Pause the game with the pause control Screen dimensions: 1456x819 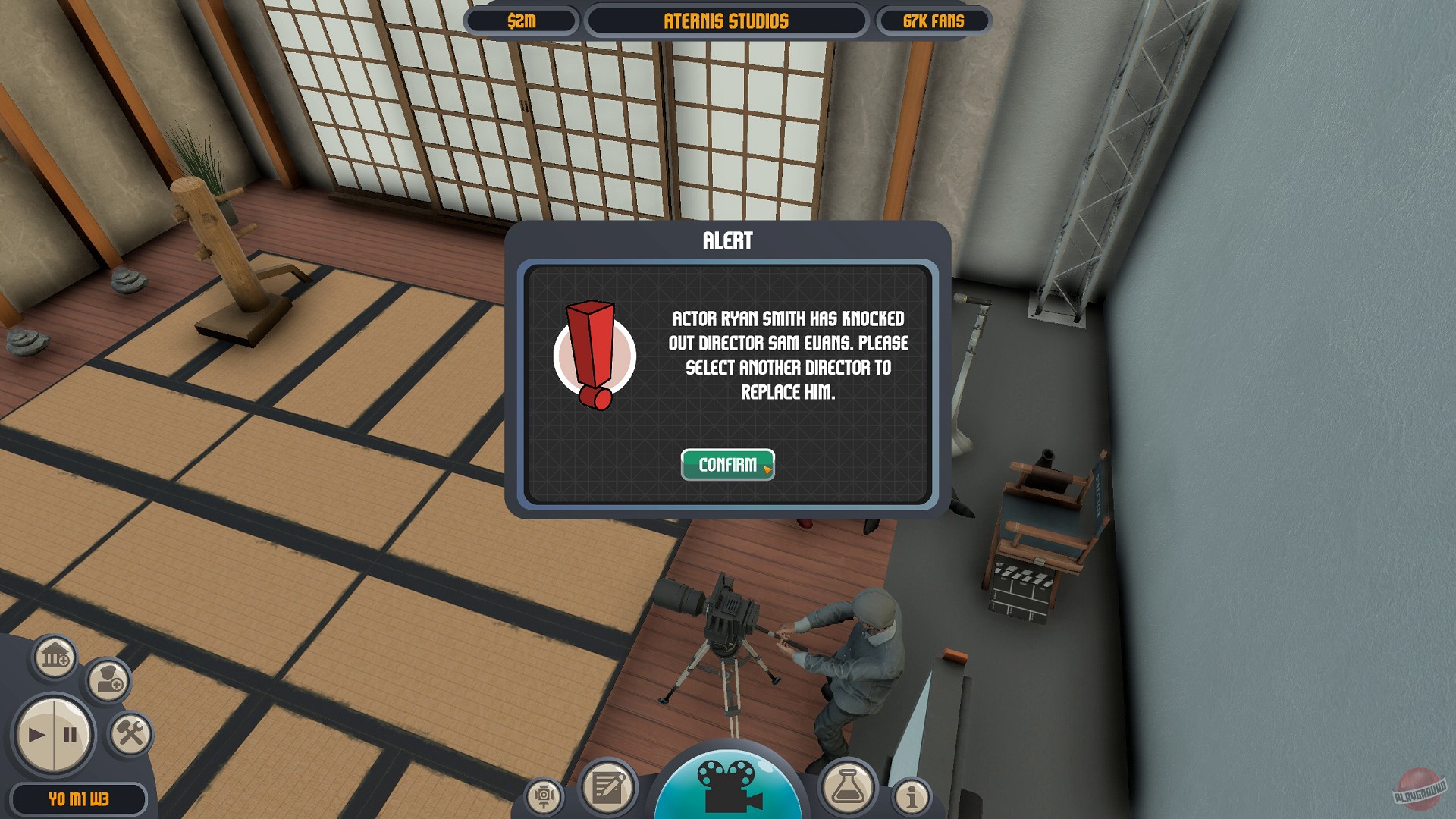(x=70, y=734)
